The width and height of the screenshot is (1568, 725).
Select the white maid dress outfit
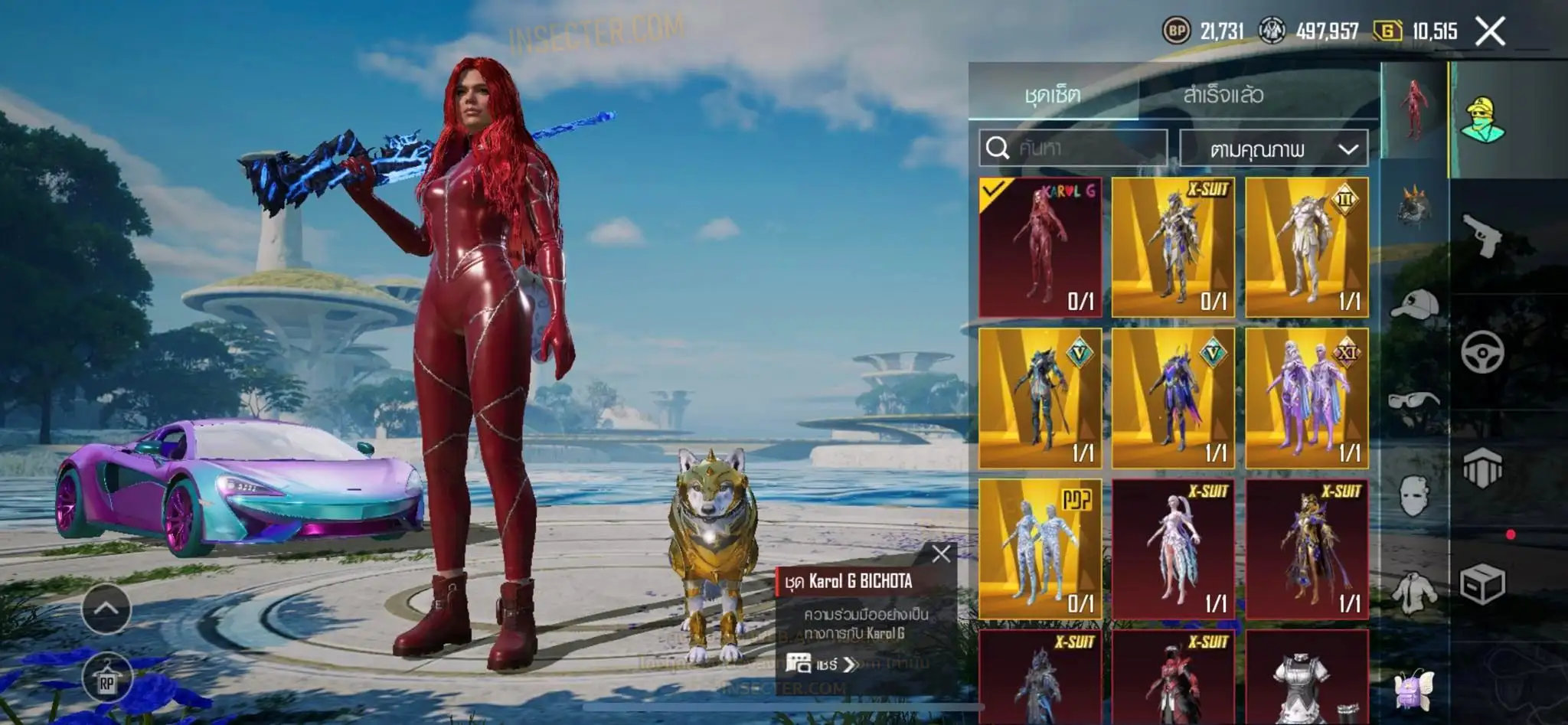pos(1306,678)
